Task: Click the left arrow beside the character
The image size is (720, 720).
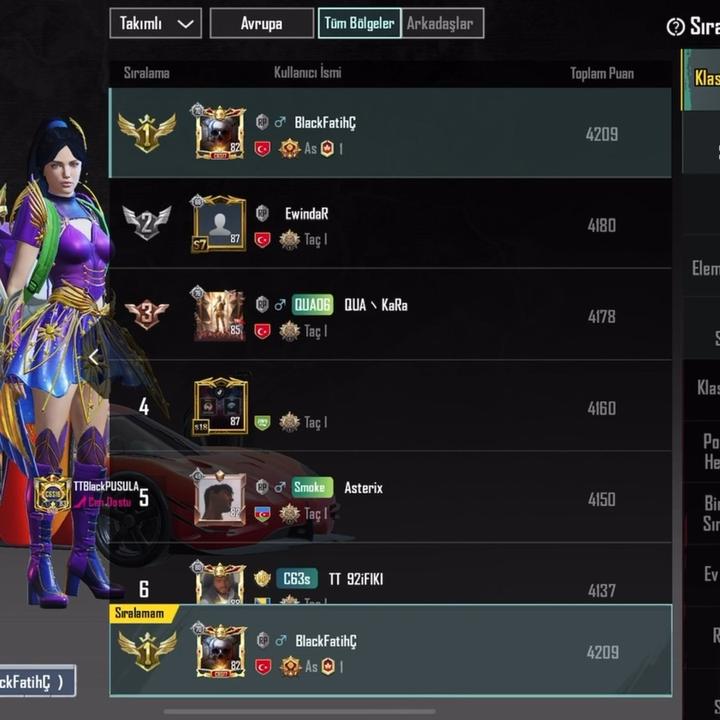Action: click(94, 357)
